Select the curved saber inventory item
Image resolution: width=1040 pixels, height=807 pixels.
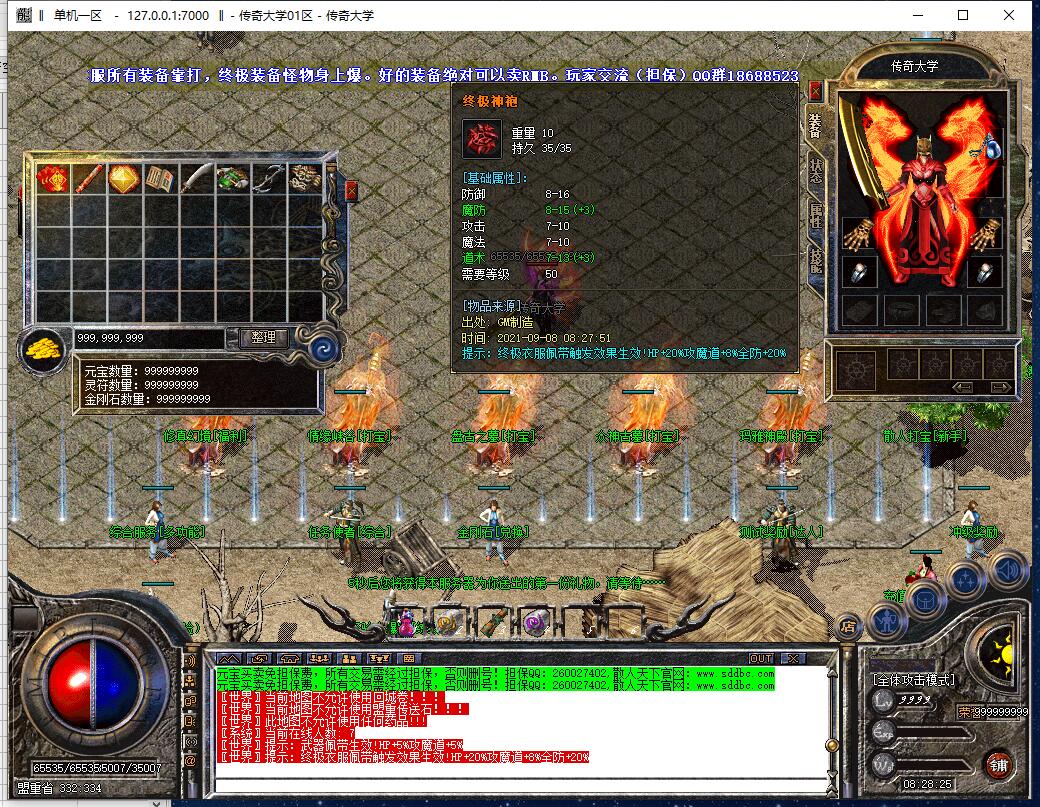[x=196, y=179]
